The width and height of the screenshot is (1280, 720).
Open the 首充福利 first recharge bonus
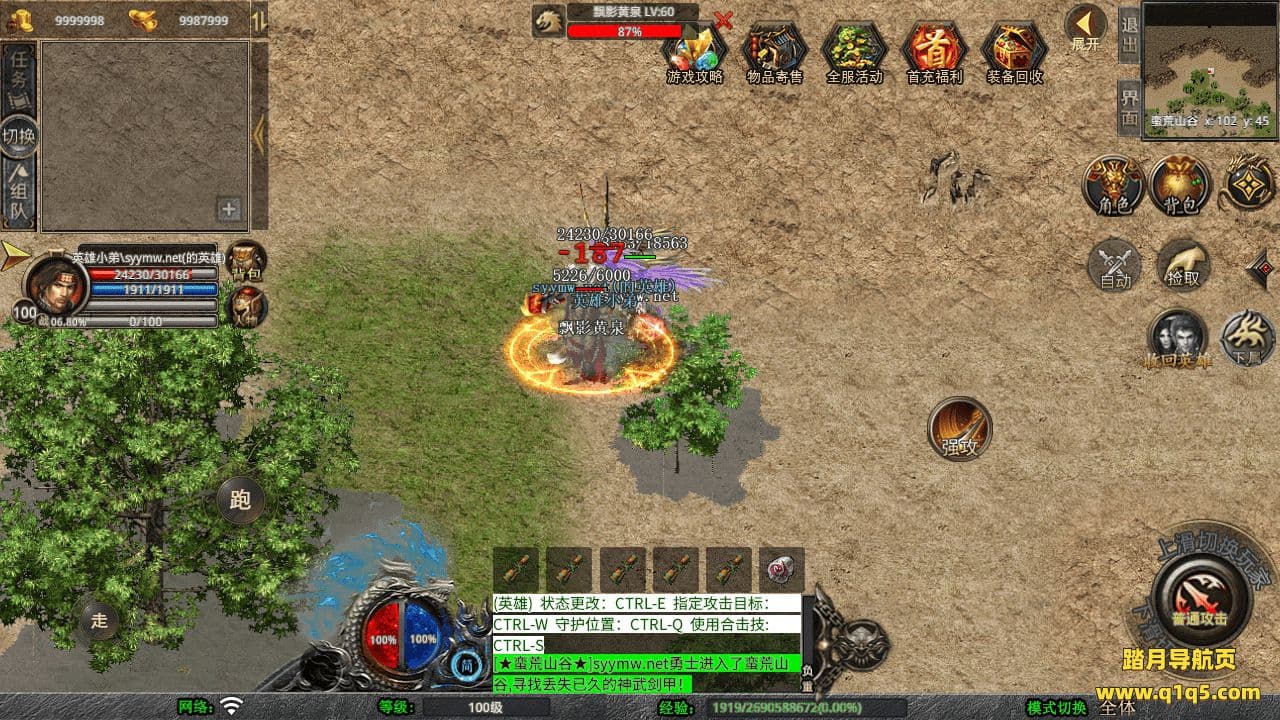(x=934, y=52)
